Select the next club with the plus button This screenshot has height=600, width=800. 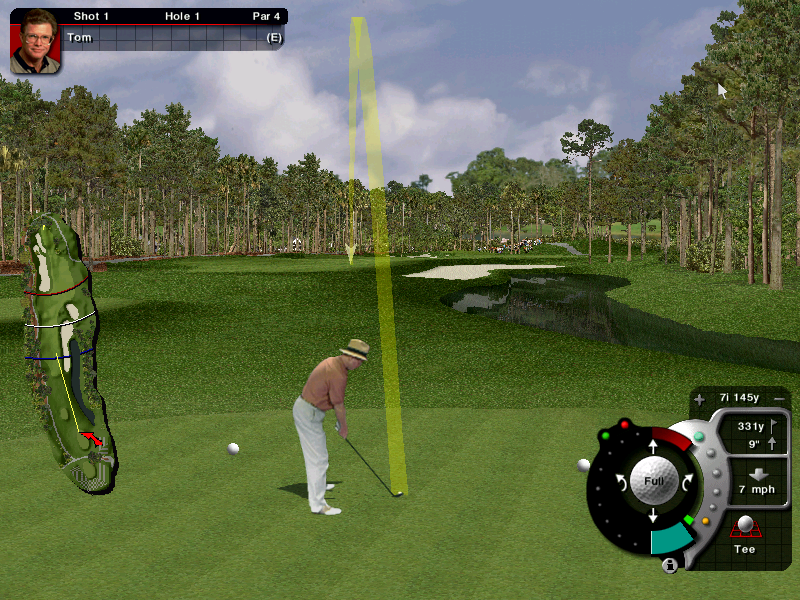699,399
